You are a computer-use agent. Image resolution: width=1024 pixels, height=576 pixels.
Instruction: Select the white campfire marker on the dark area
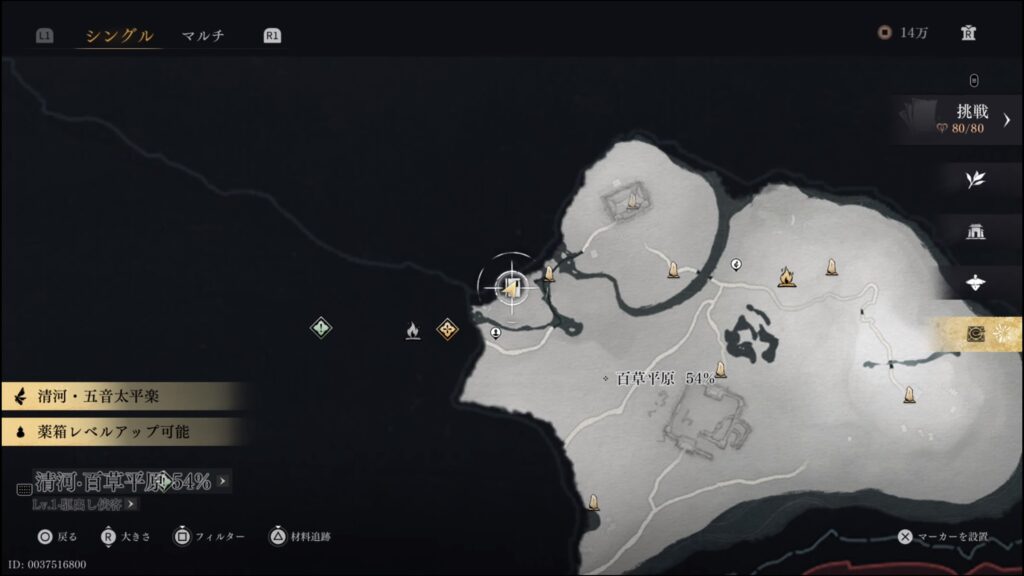412,330
